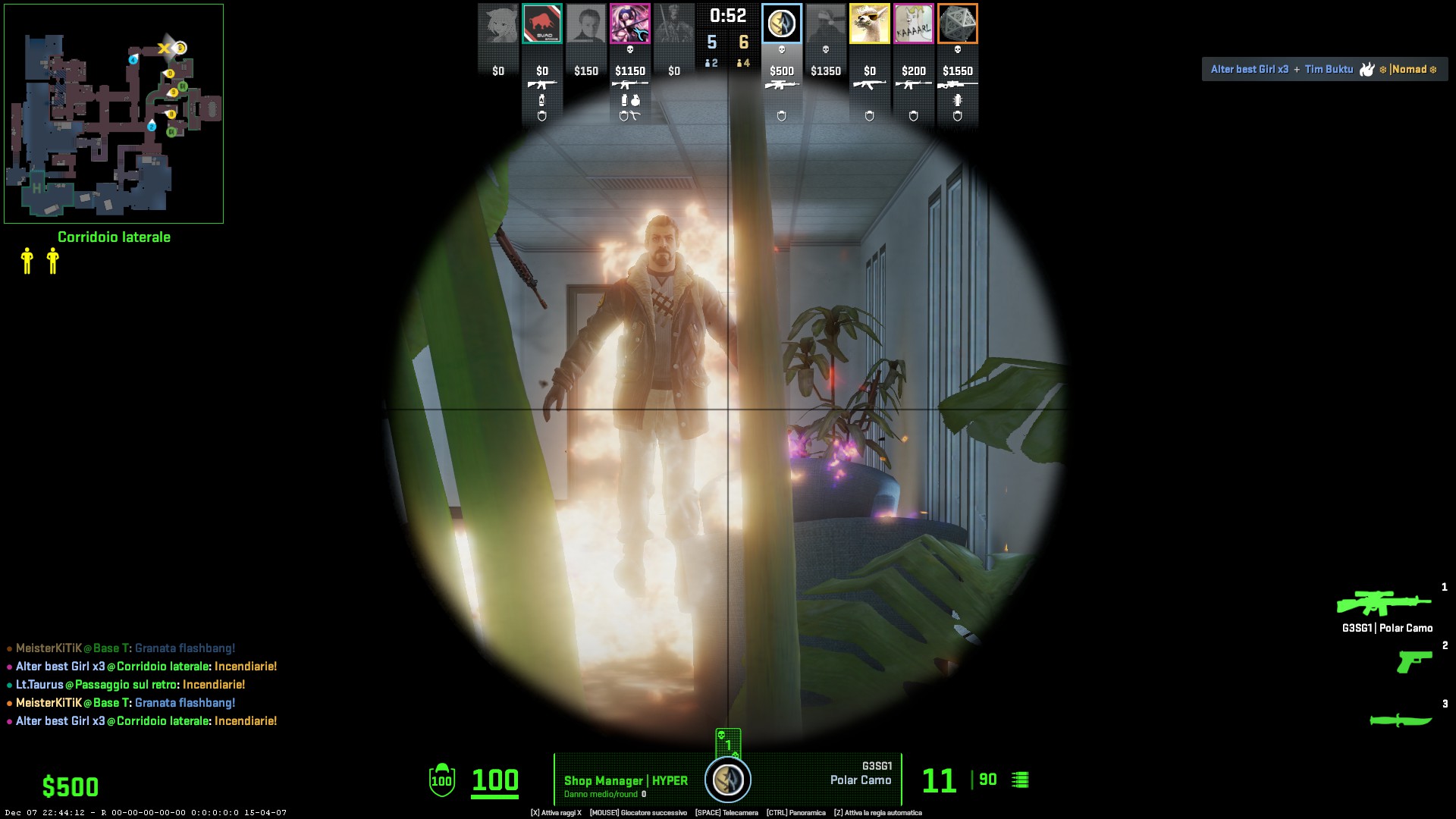The image size is (1456, 819).
Task: Select the red bull avatar player
Action: pyautogui.click(x=541, y=24)
